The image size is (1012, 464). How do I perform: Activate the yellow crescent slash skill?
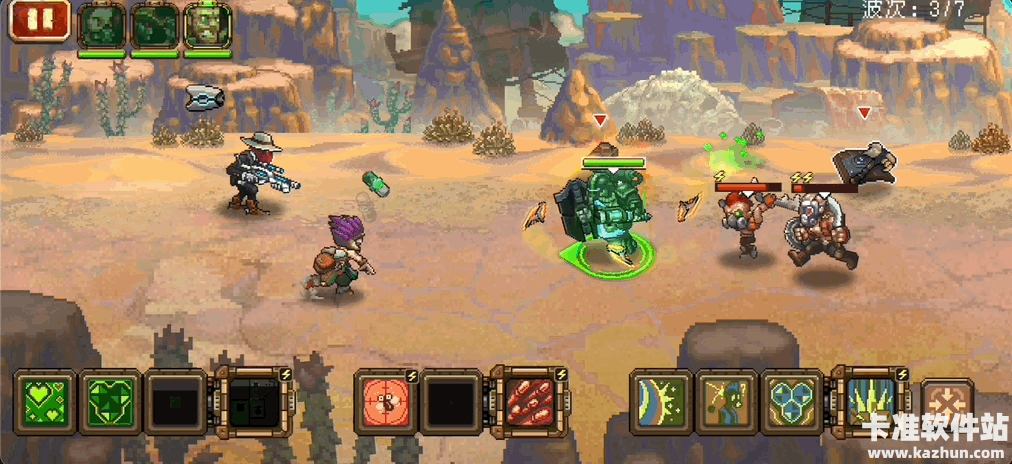click(x=661, y=401)
